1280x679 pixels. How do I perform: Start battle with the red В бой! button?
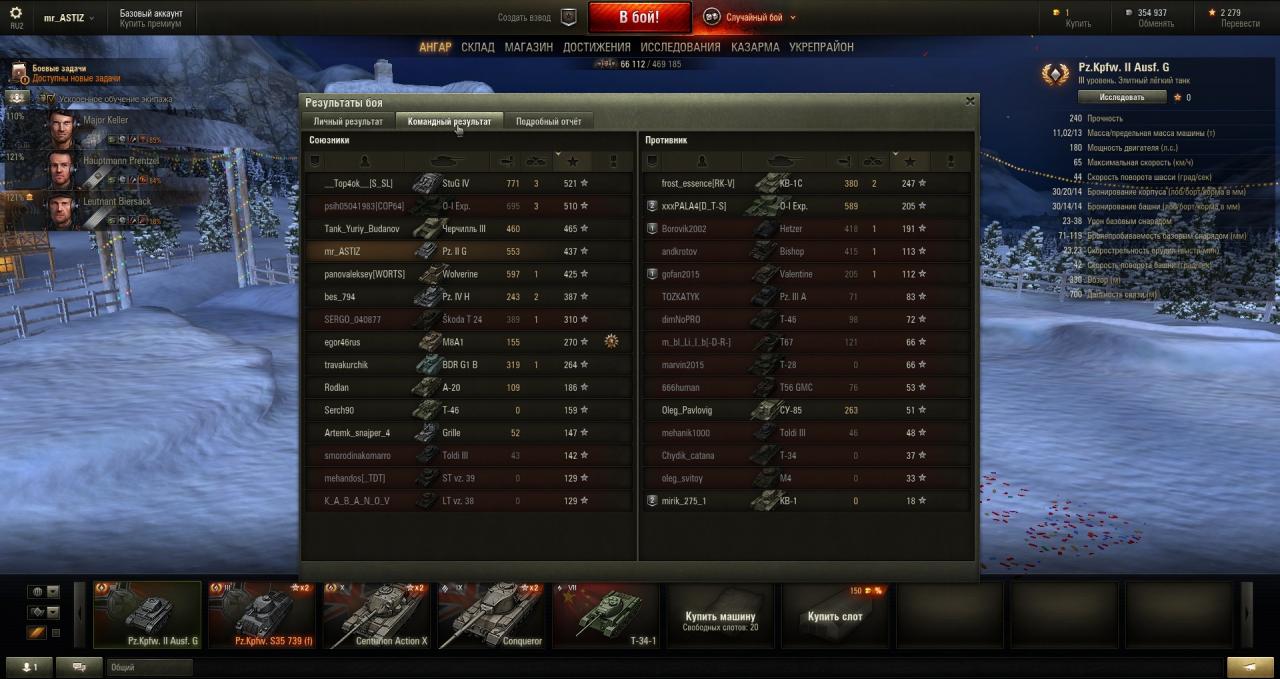click(639, 17)
